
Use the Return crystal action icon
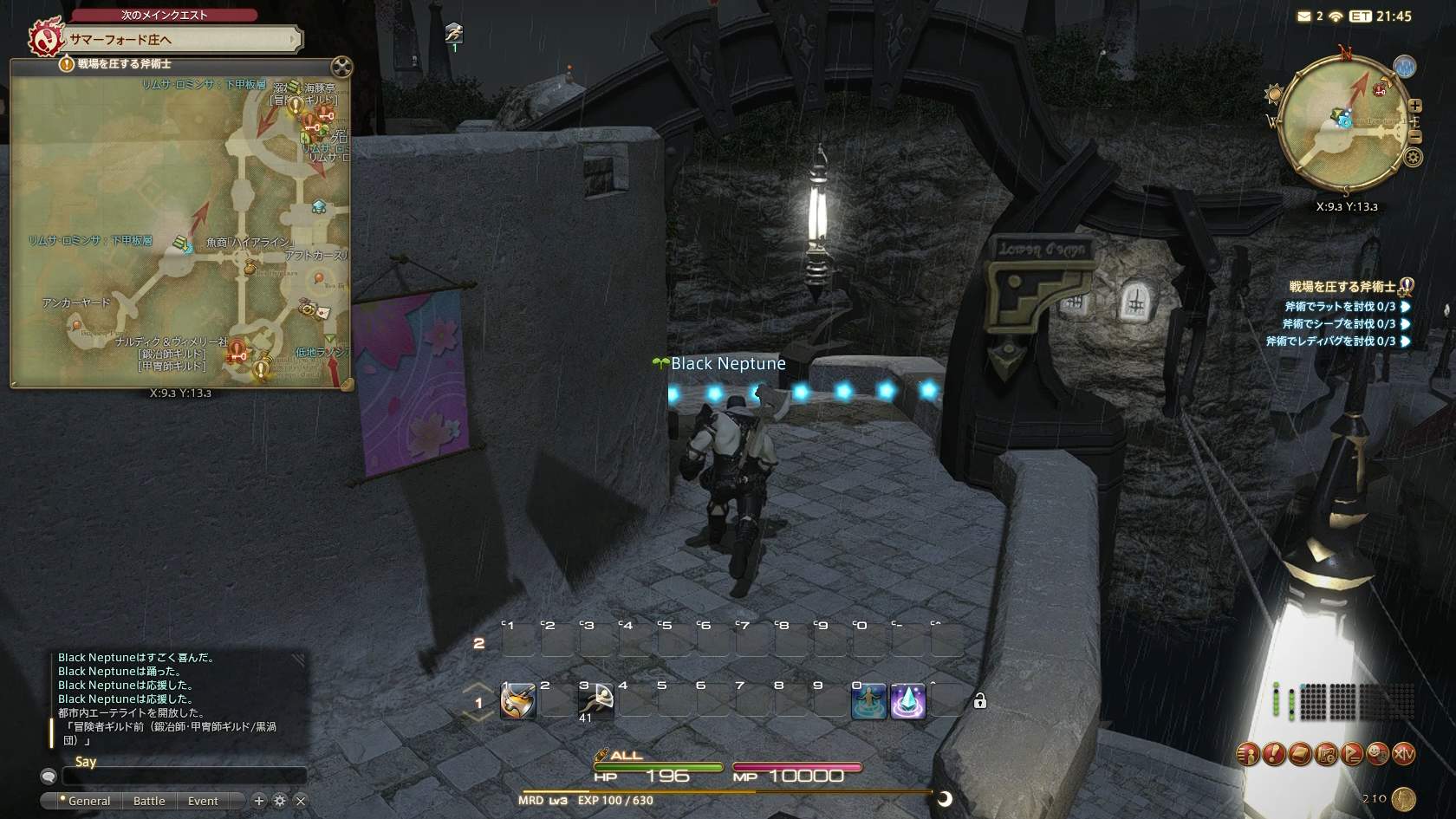tap(908, 701)
